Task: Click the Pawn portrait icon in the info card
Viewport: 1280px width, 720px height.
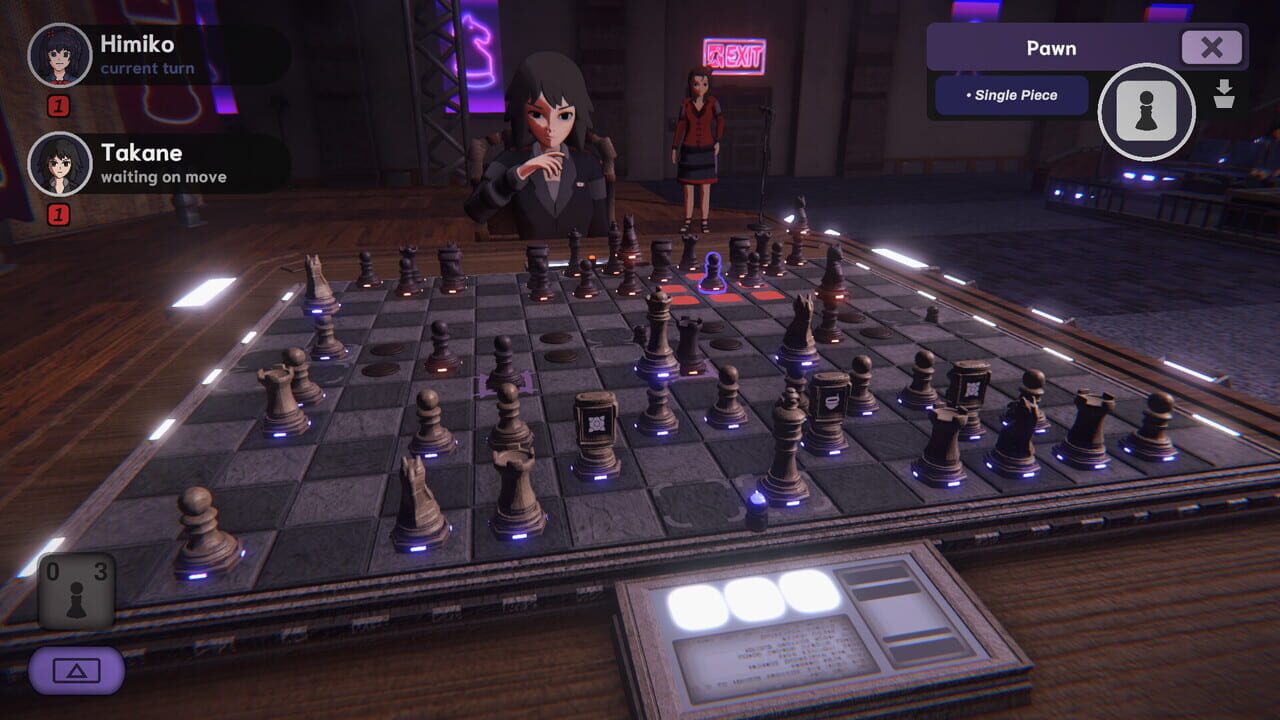Action: (x=1146, y=112)
